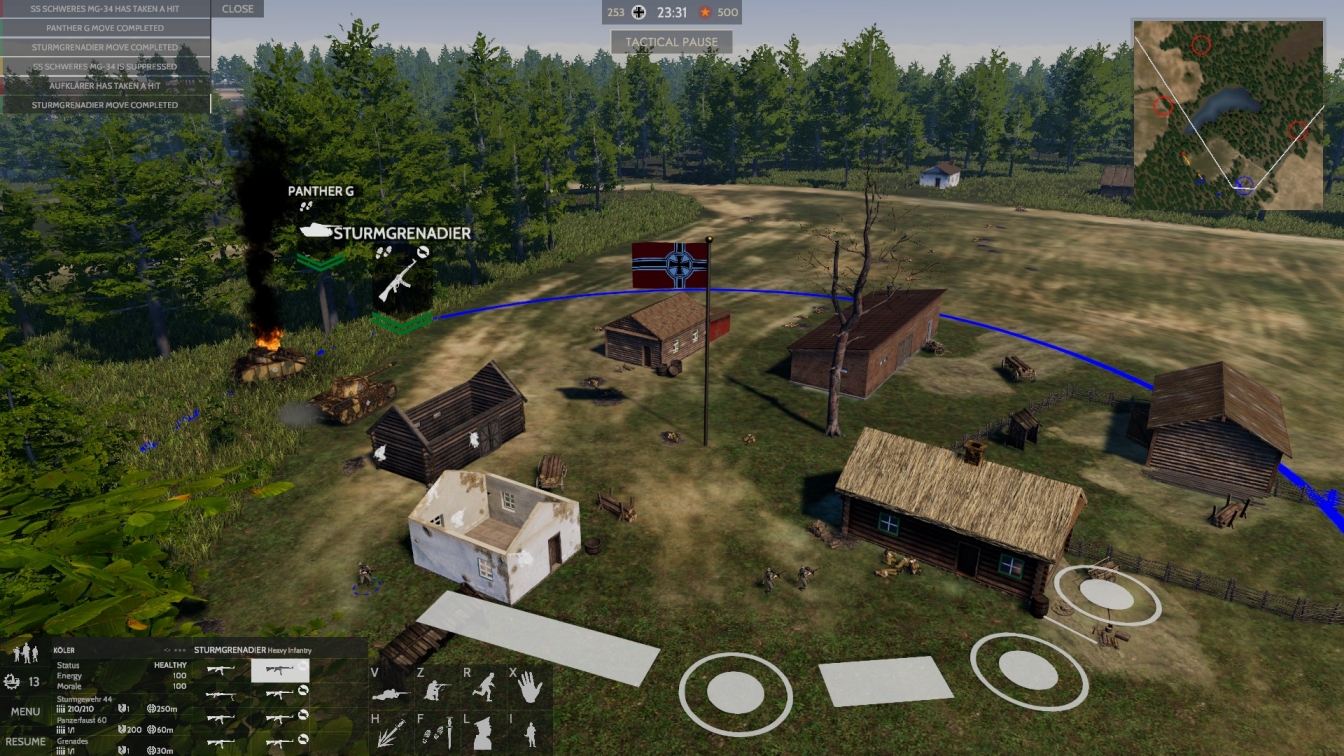1344x756 pixels.
Task: Click the Tactical Pause button
Action: pyautogui.click(x=672, y=42)
